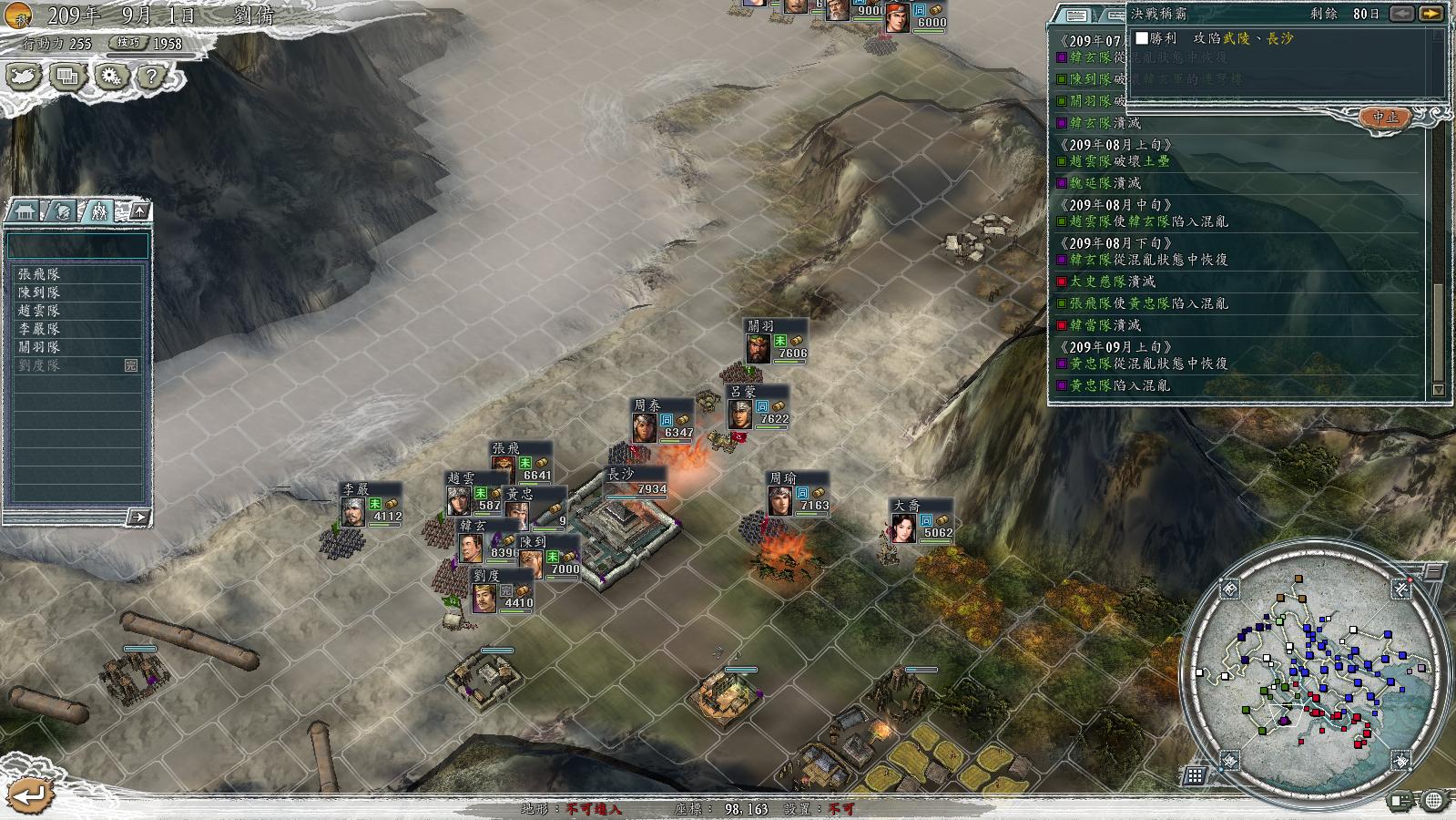Switch to the city building tab
This screenshot has width=1456, height=820.
click(25, 211)
